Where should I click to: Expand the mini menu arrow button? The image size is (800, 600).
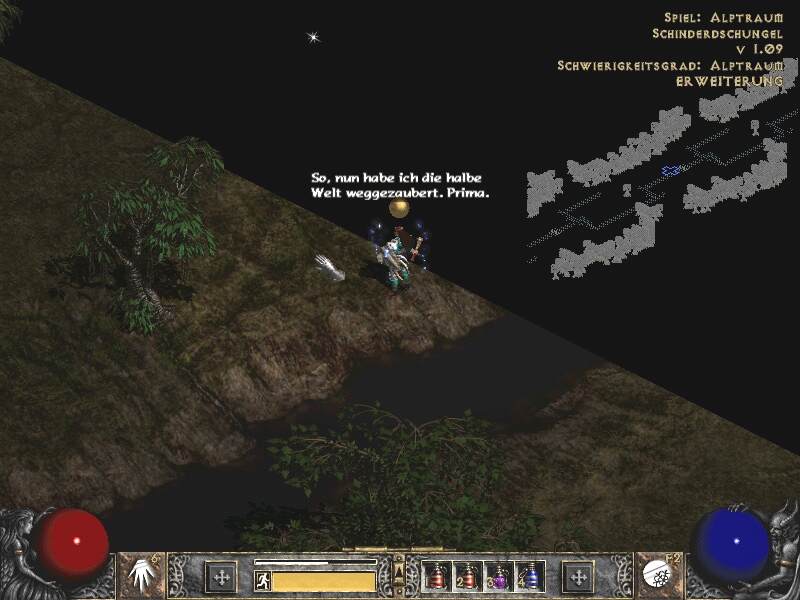(x=399, y=572)
